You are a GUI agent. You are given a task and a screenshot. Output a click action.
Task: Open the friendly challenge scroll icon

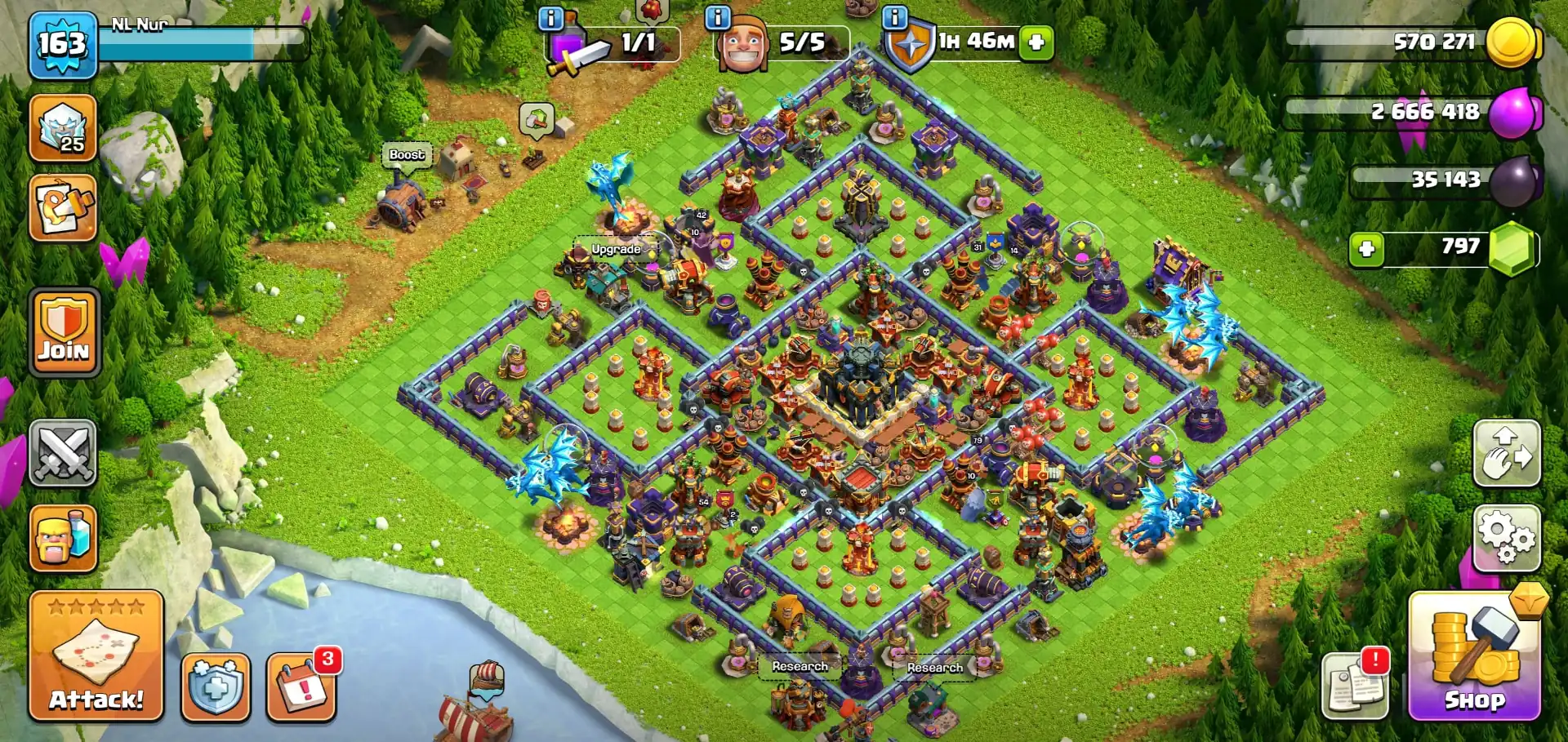(x=64, y=211)
